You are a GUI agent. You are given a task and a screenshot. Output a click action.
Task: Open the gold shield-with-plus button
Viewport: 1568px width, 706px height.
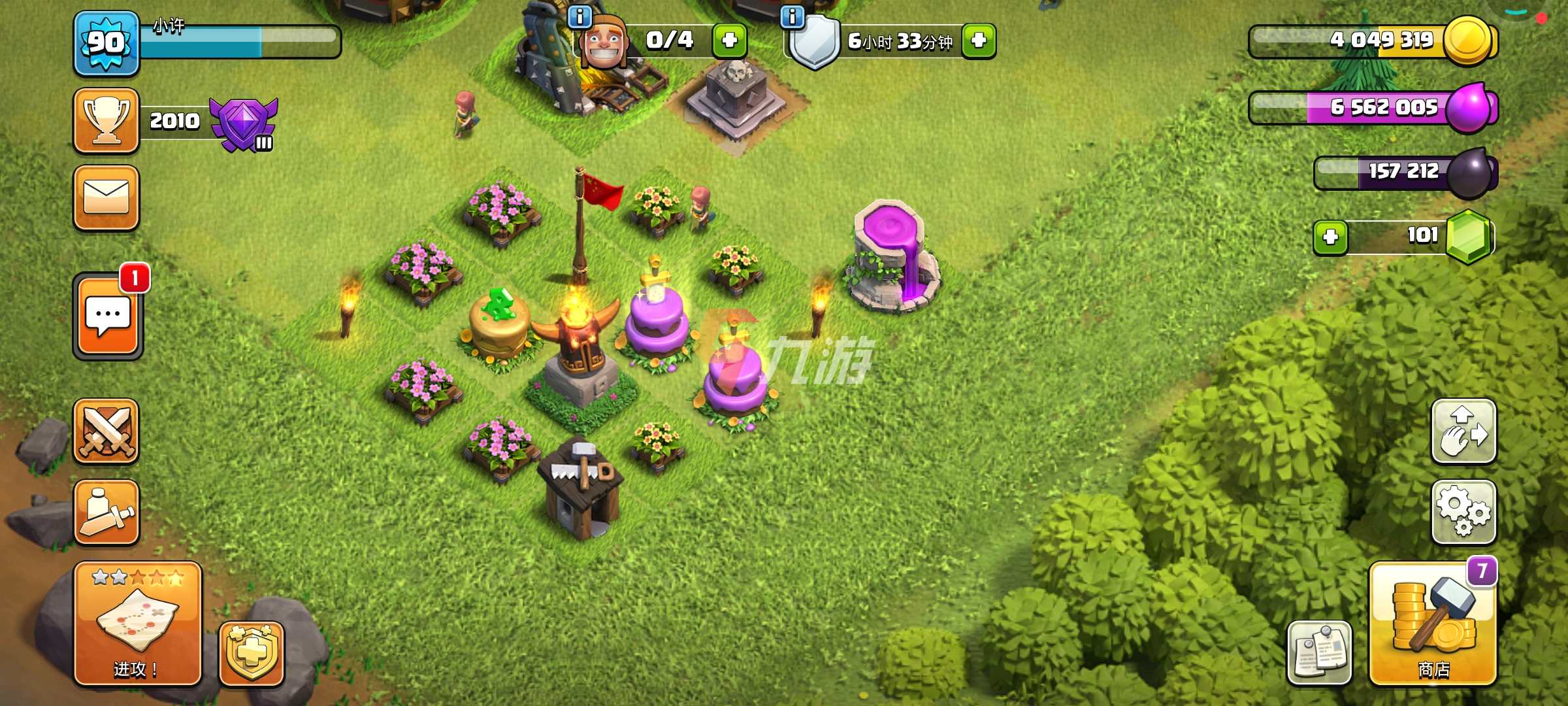(x=252, y=654)
